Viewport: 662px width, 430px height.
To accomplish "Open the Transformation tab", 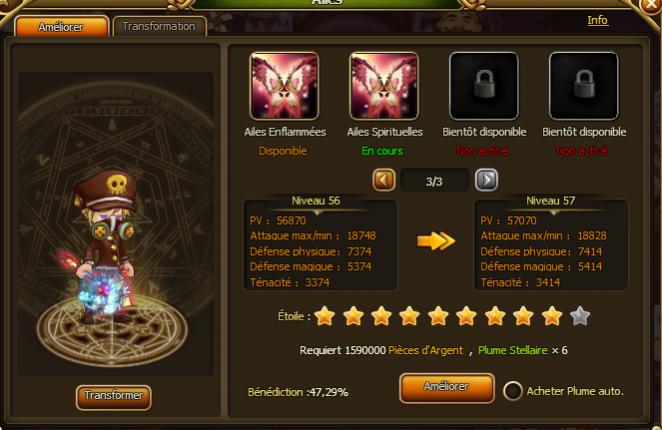I will pyautogui.click(x=159, y=27).
